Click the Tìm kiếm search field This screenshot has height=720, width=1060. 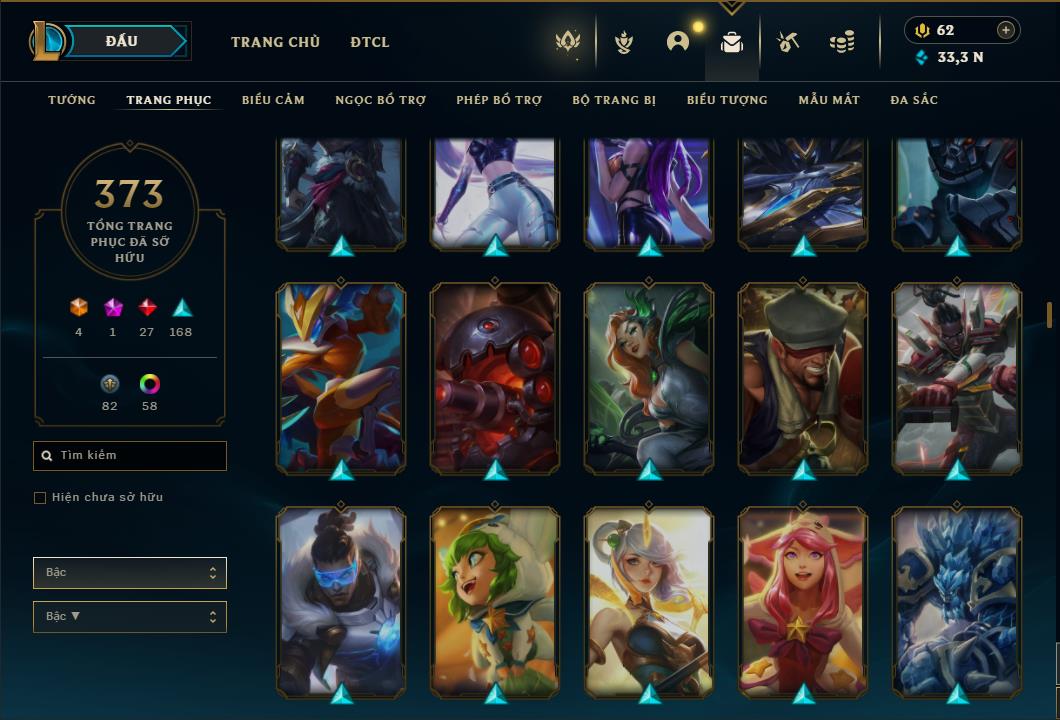pos(130,456)
